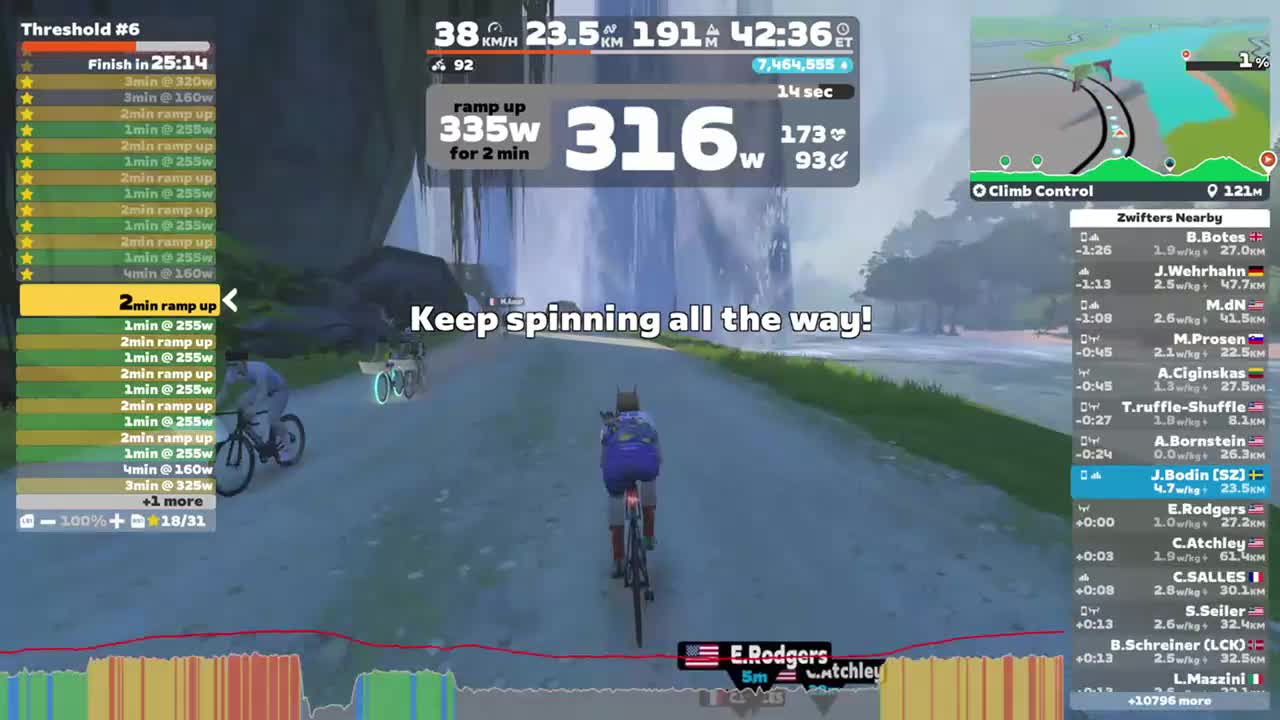Viewport: 1280px width, 720px height.
Task: Select the Zwifters Nearby header
Action: [x=1169, y=217]
